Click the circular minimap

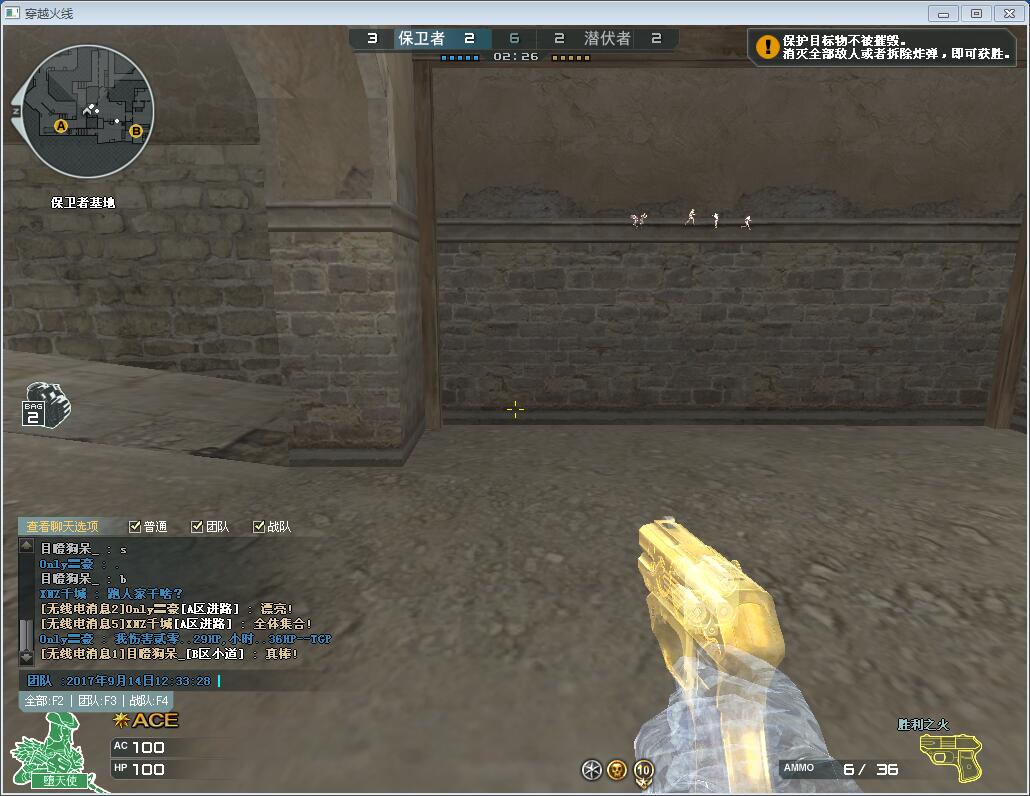pyautogui.click(x=88, y=111)
